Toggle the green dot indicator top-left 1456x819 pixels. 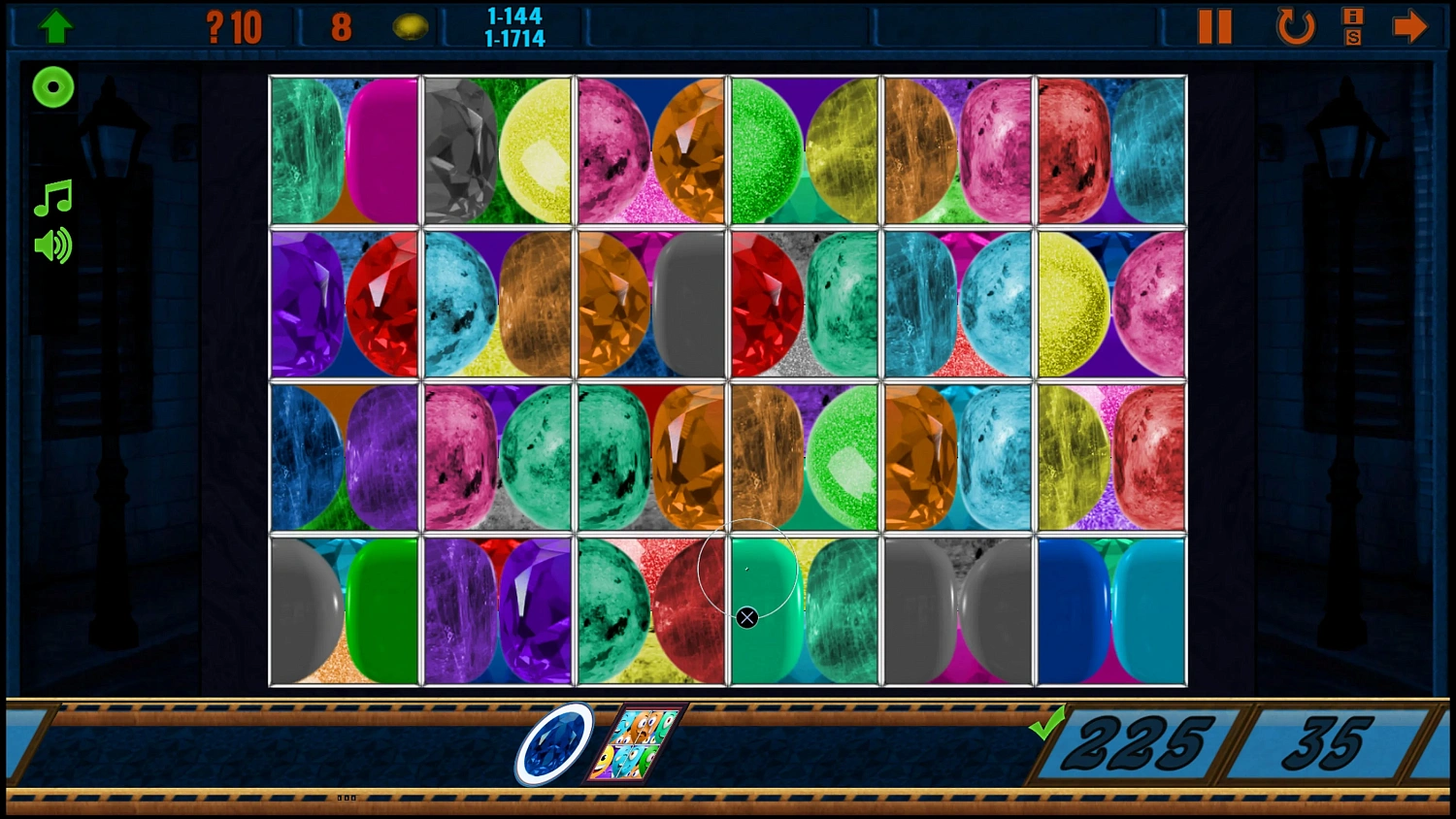(x=52, y=87)
